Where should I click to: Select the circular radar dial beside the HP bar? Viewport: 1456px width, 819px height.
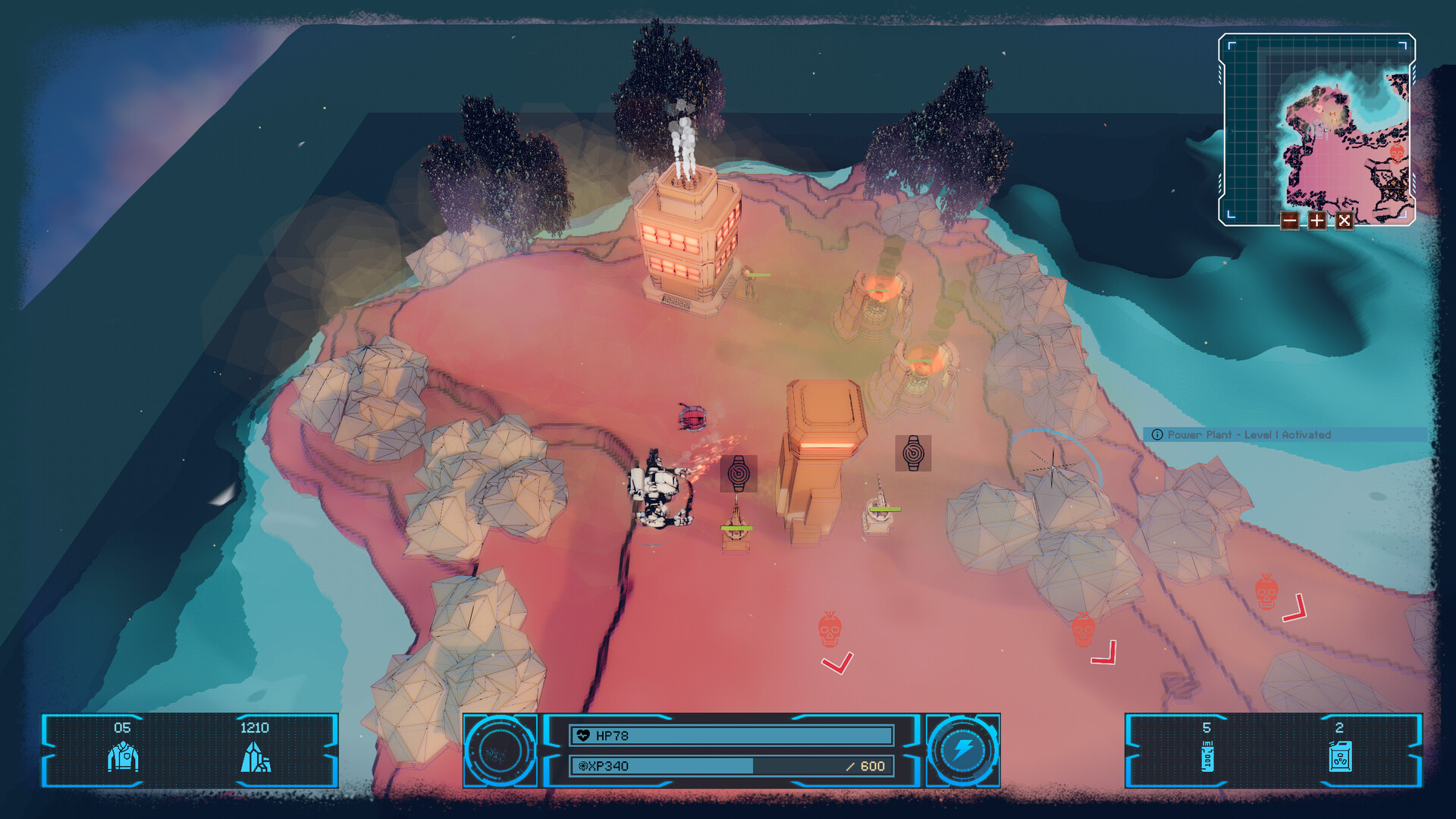500,751
